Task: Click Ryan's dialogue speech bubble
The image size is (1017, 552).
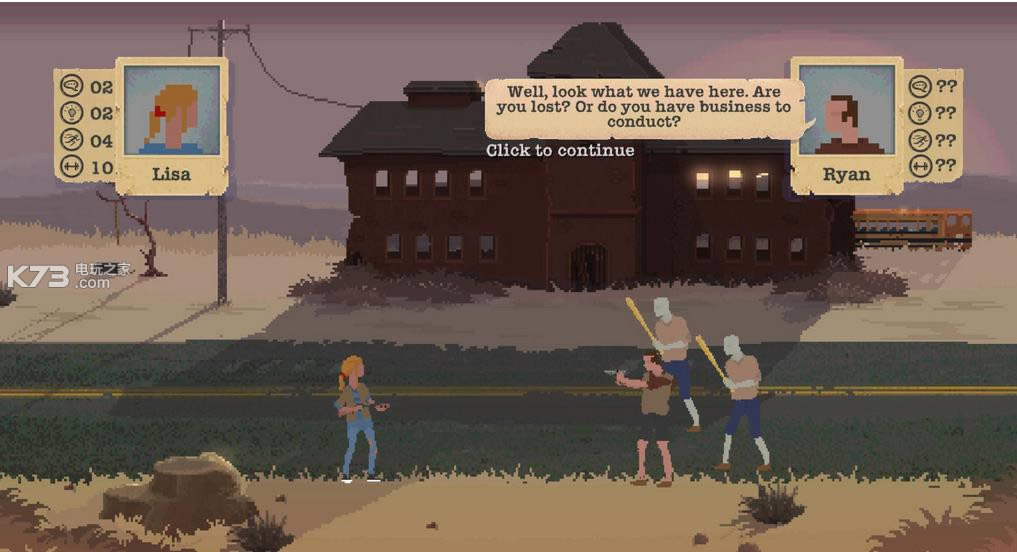Action: coord(645,107)
